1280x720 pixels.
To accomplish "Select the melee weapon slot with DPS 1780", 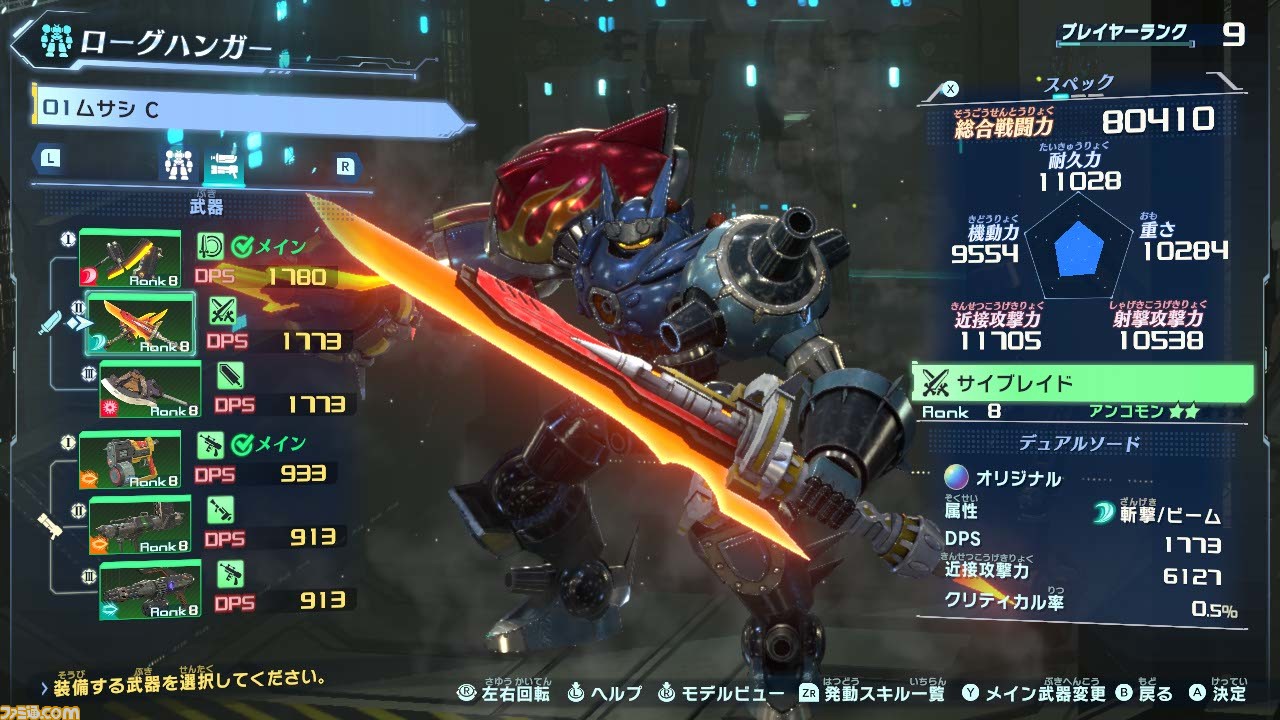I will pyautogui.click(x=130, y=258).
